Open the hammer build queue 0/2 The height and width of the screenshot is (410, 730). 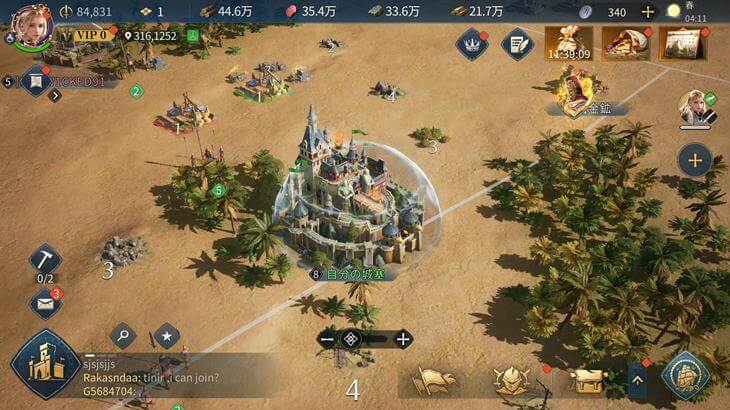[x=45, y=262]
